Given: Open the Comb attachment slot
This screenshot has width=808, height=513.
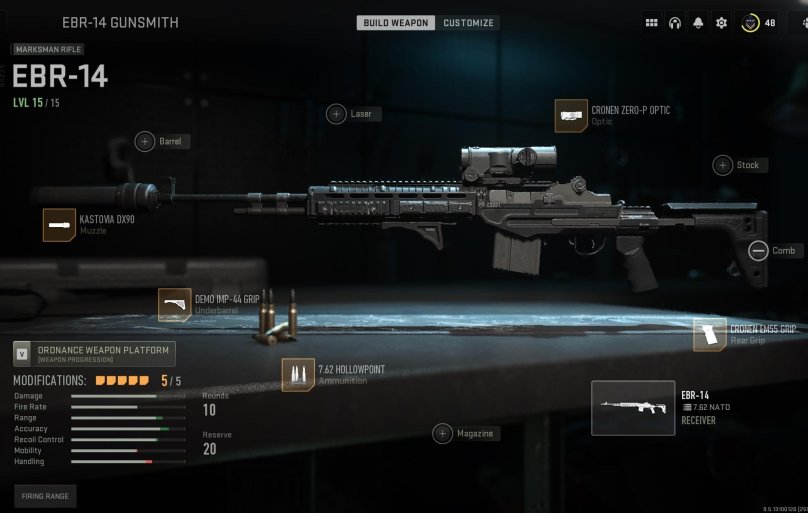Looking at the screenshot, I should point(758,251).
